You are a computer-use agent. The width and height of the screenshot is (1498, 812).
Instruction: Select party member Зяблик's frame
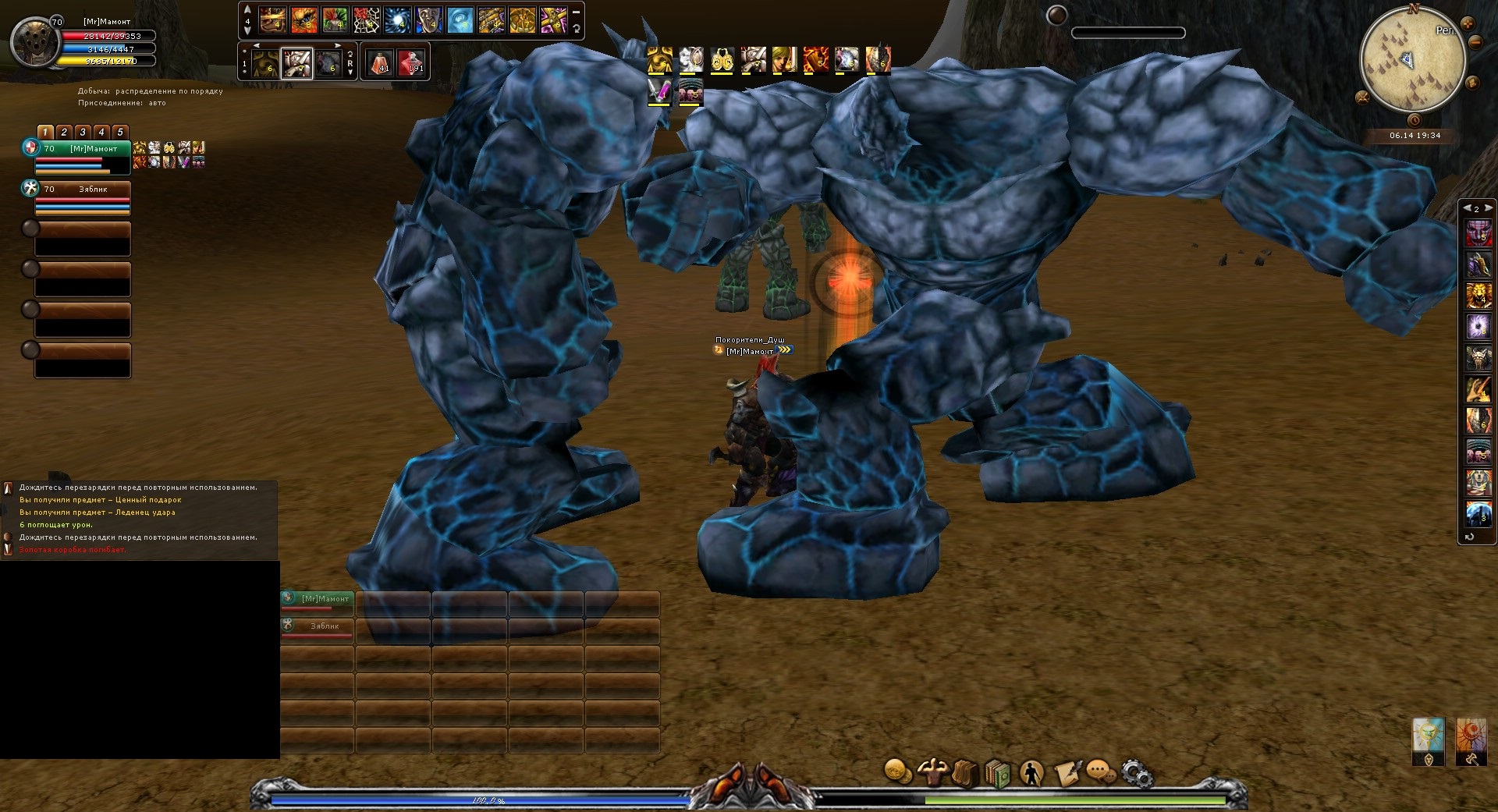tap(82, 198)
